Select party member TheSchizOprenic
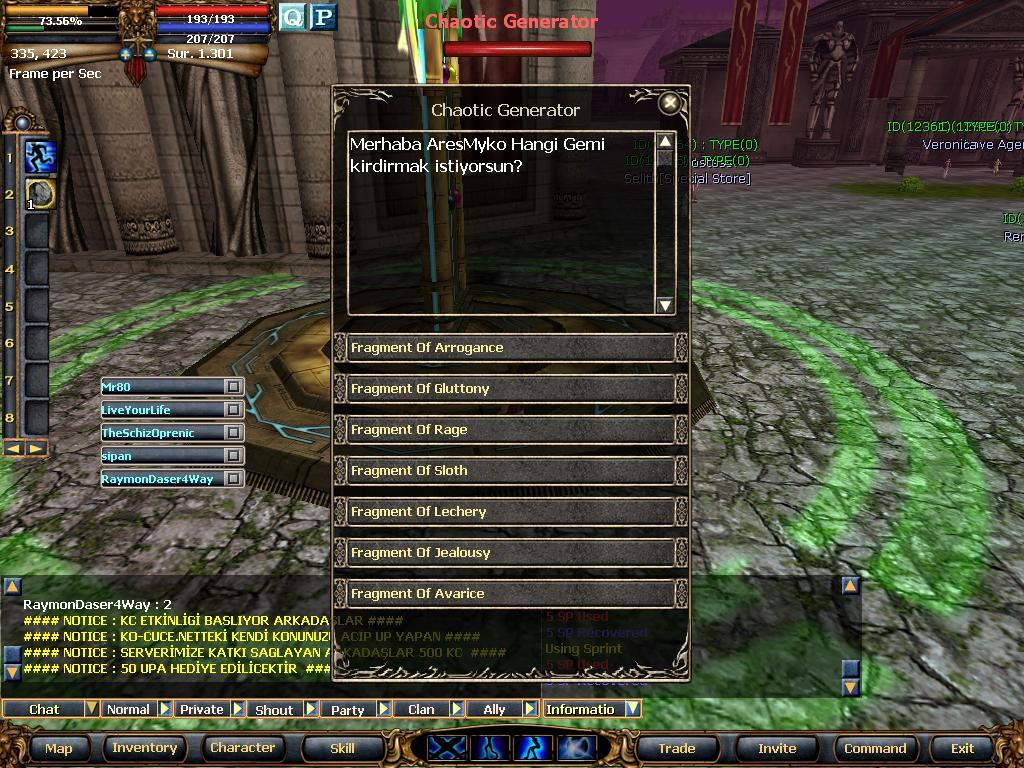The height and width of the screenshot is (768, 1024). coord(160,433)
